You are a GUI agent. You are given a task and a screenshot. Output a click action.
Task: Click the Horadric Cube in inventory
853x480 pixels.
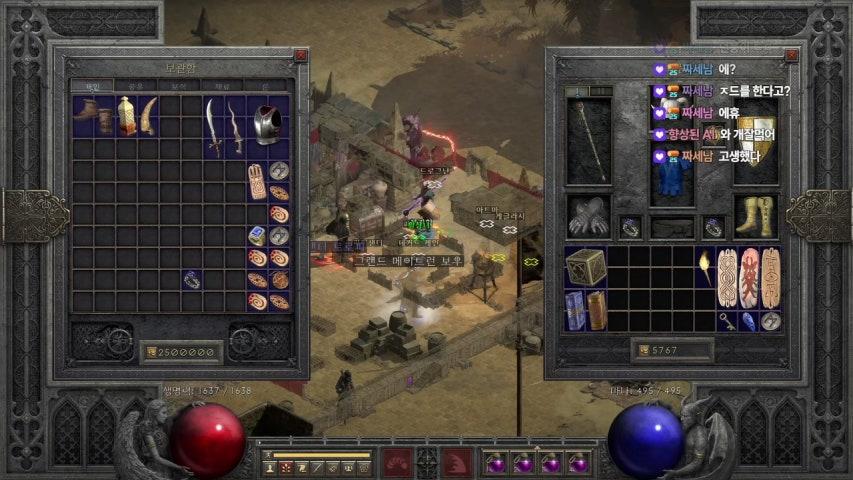585,268
